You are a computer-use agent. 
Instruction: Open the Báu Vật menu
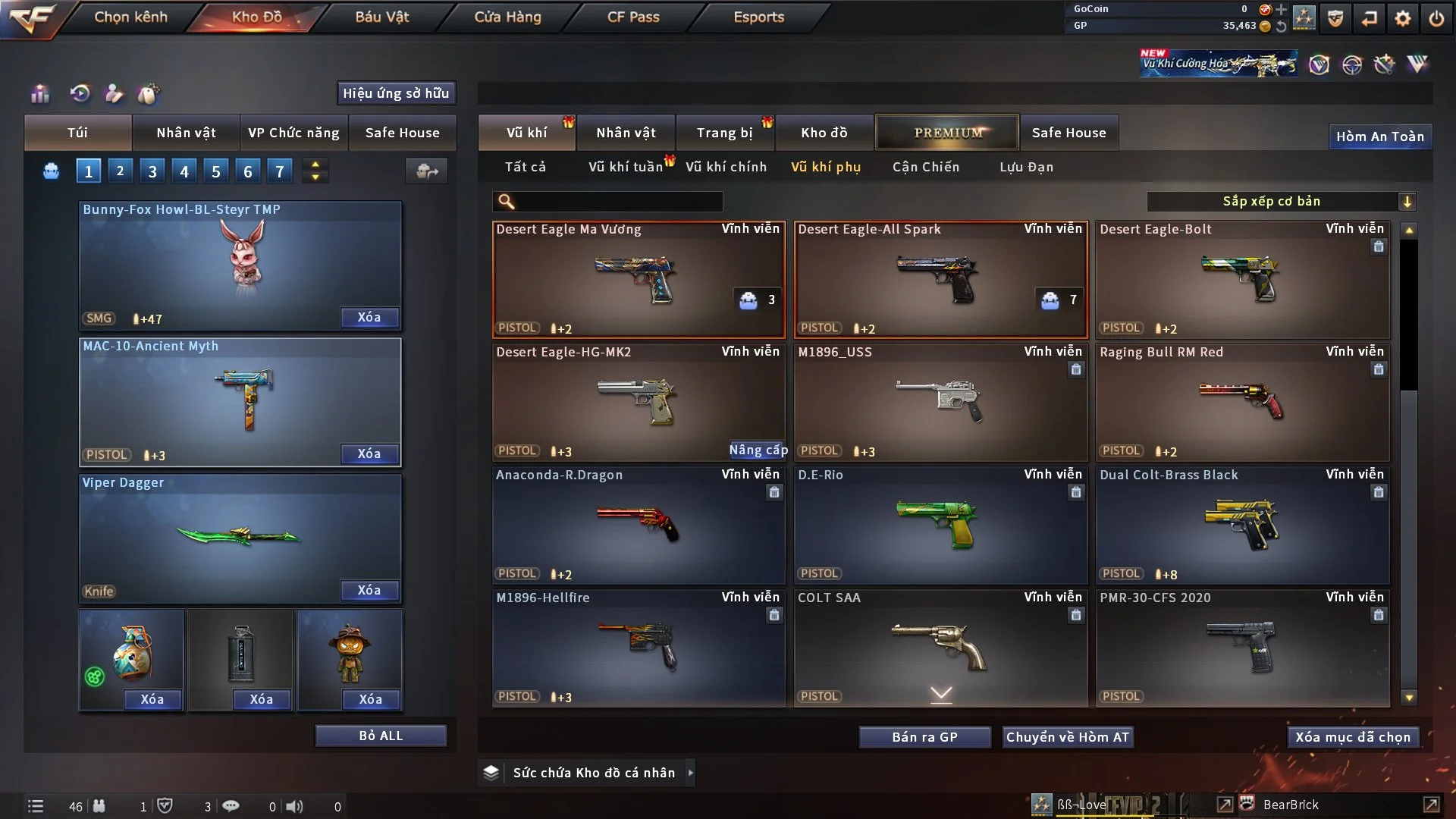pos(381,17)
